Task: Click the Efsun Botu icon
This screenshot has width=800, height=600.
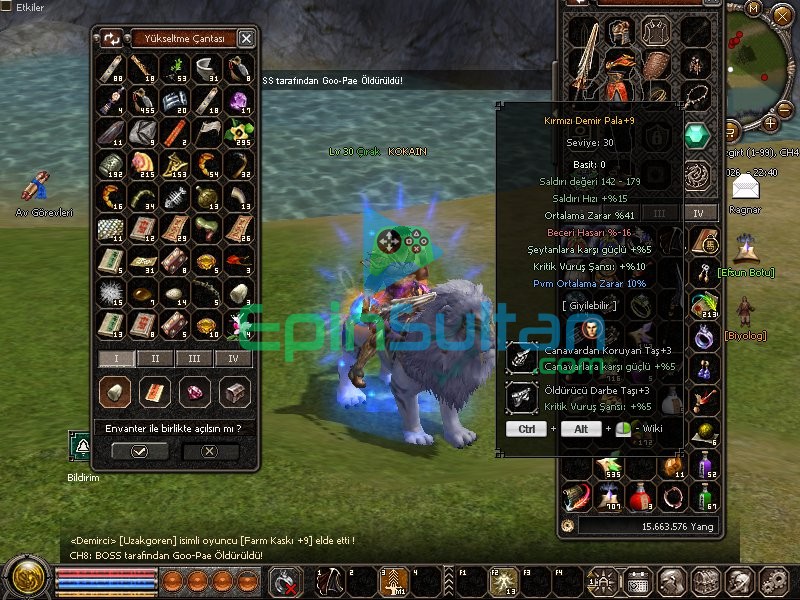Action: pos(745,247)
